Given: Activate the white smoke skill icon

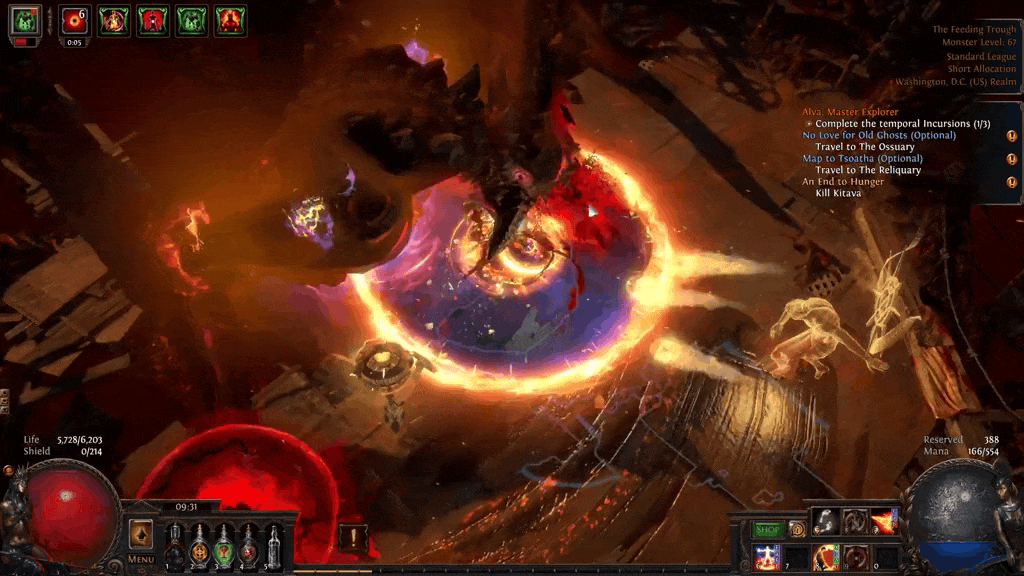Looking at the screenshot, I should pyautogui.click(x=826, y=521).
